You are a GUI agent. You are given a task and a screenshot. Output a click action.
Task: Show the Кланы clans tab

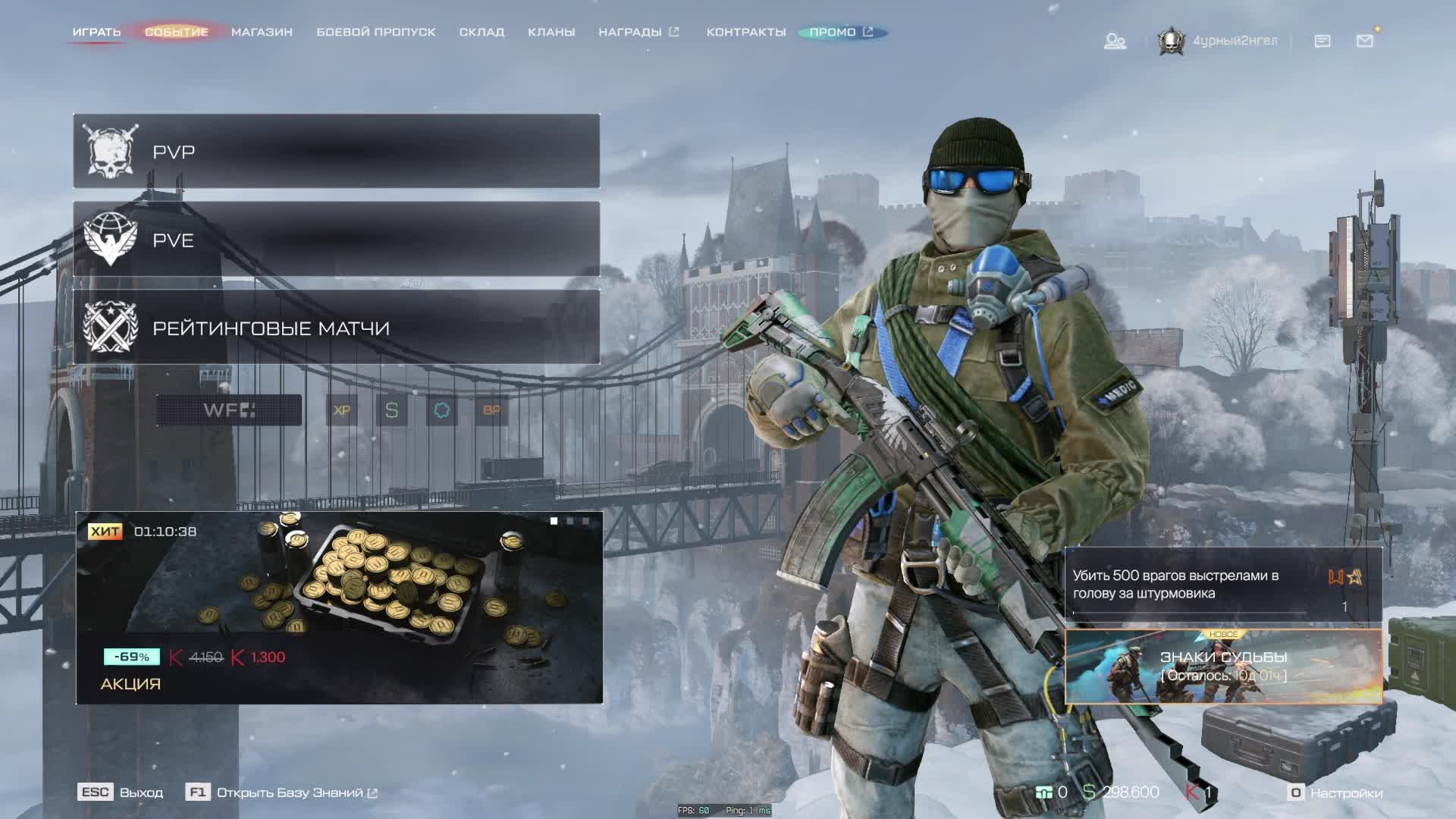(551, 32)
